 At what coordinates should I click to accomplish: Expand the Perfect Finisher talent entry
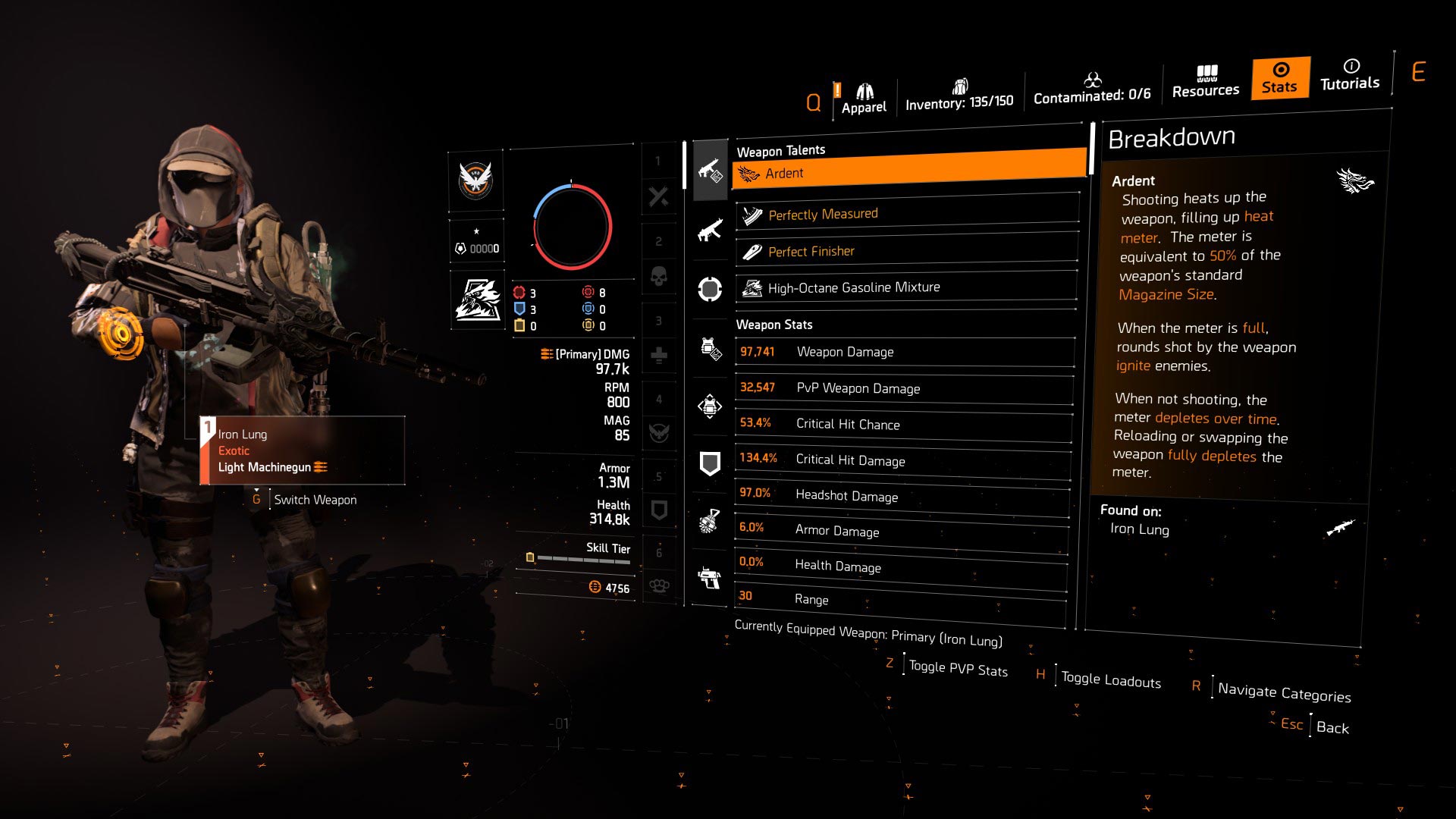(x=906, y=251)
